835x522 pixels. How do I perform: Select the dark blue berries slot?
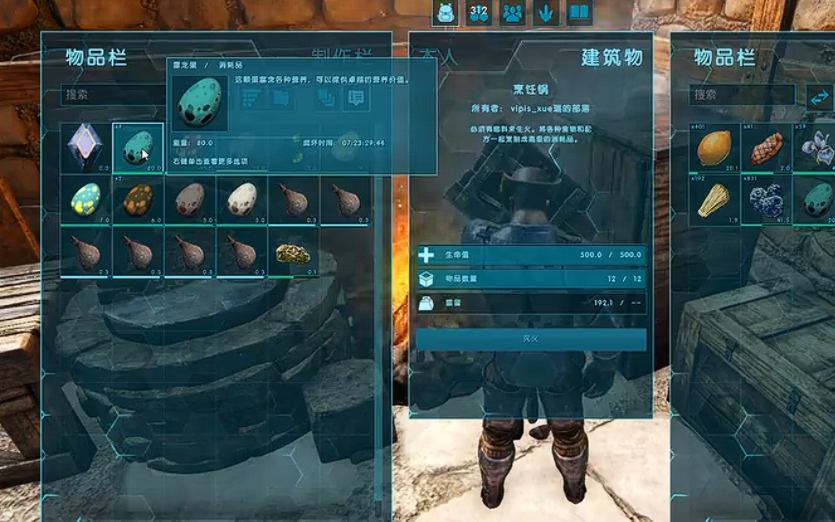click(766, 200)
